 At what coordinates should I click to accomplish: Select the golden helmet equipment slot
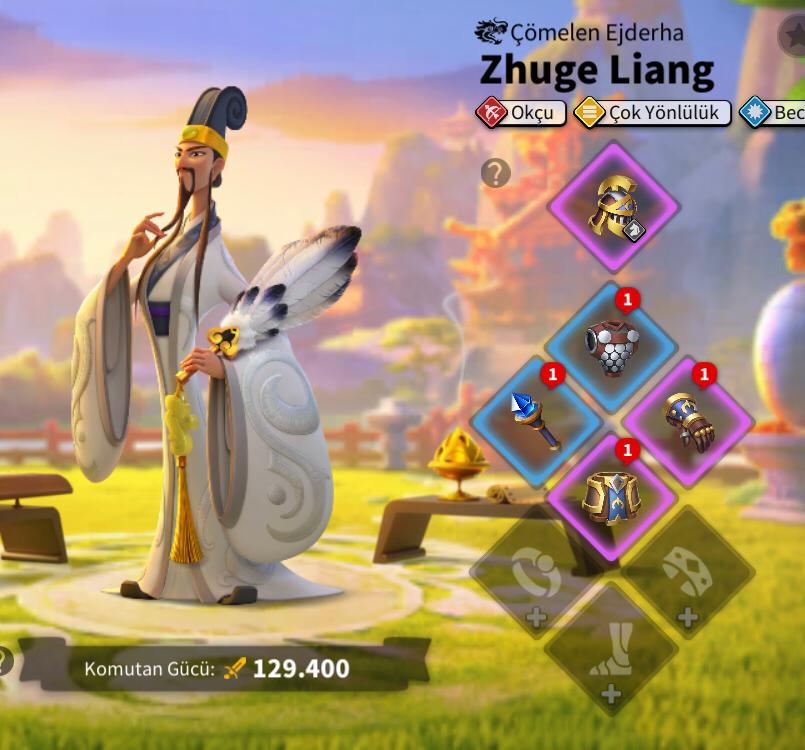pos(613,207)
